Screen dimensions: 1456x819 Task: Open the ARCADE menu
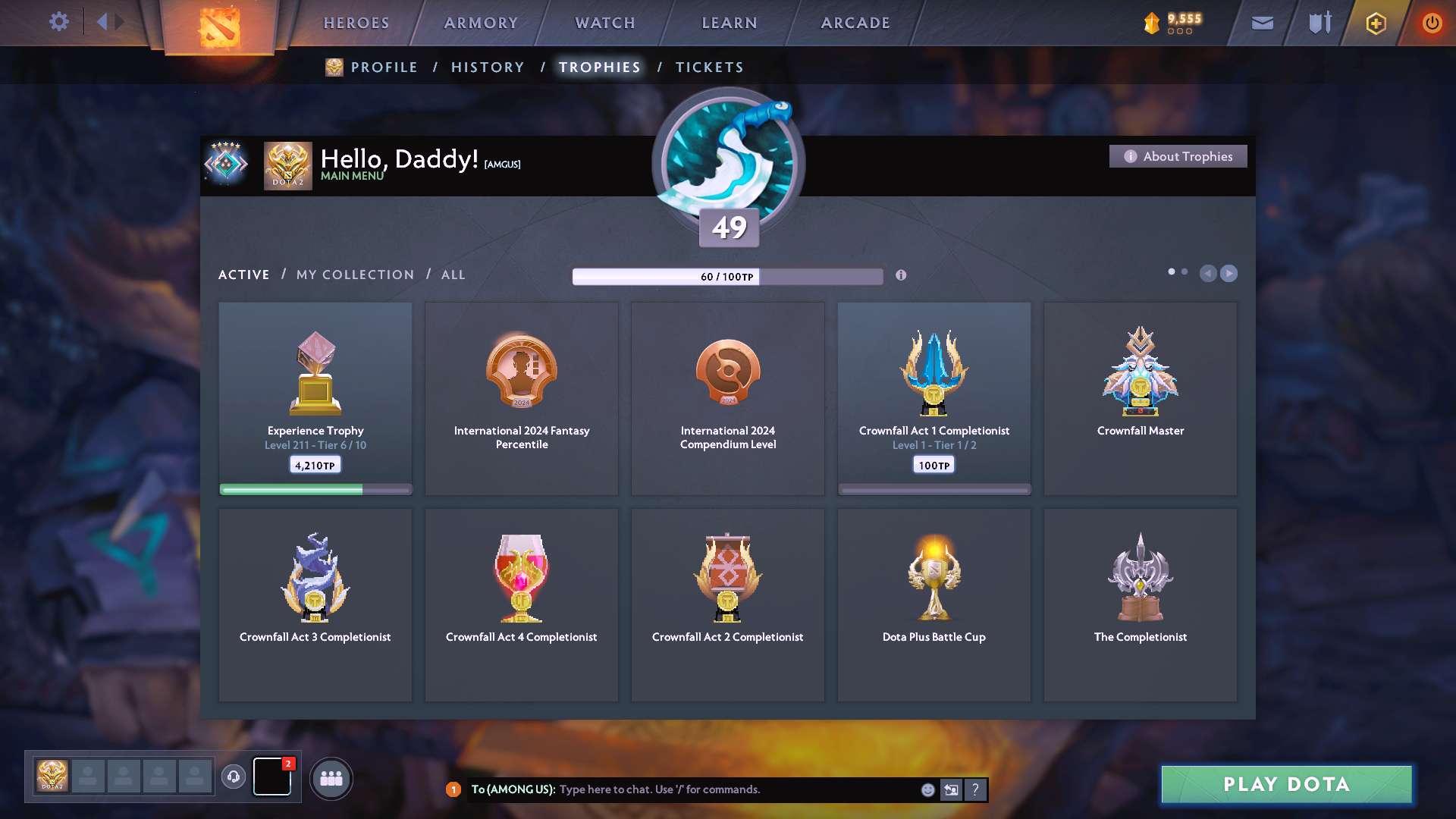click(855, 23)
